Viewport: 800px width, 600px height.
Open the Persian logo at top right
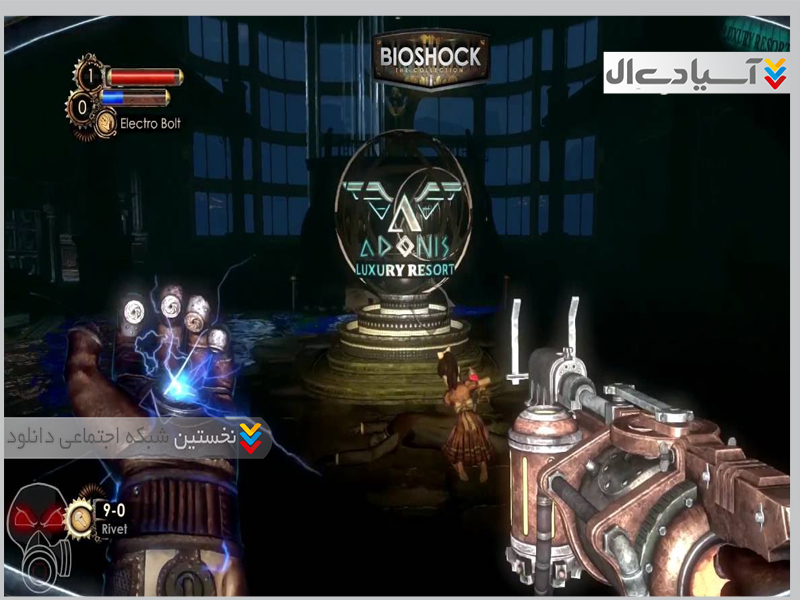click(696, 73)
